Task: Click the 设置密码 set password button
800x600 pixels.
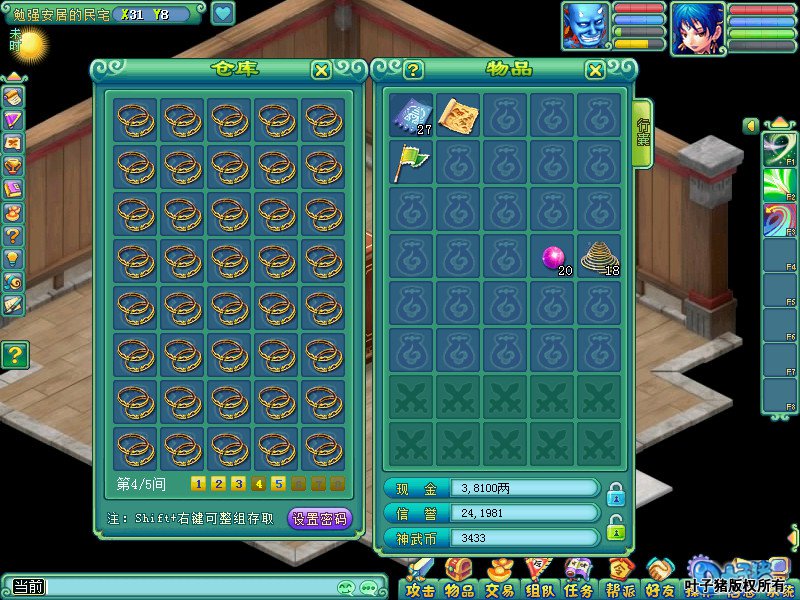Action: (x=320, y=519)
